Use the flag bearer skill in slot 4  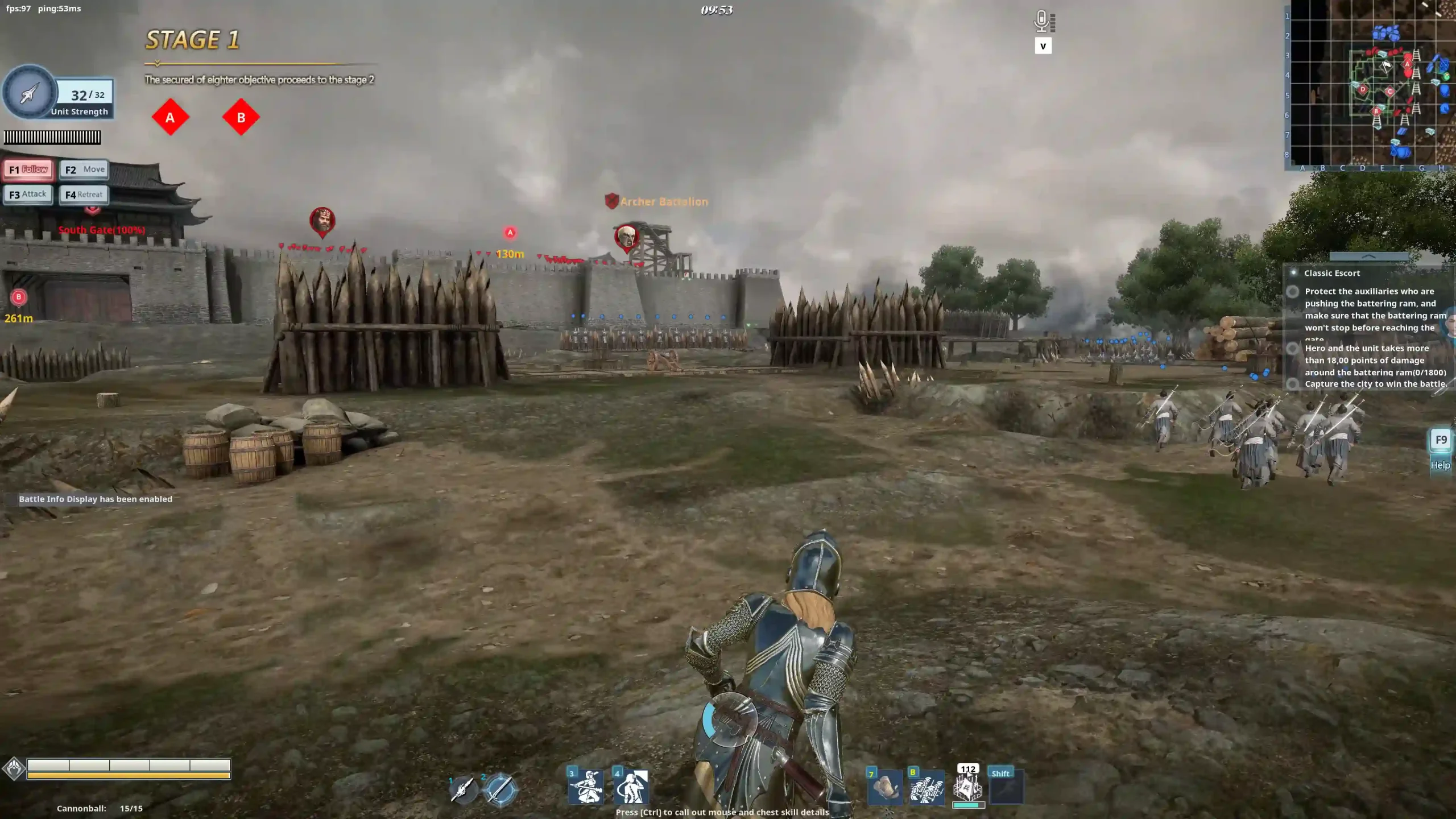coord(631,787)
